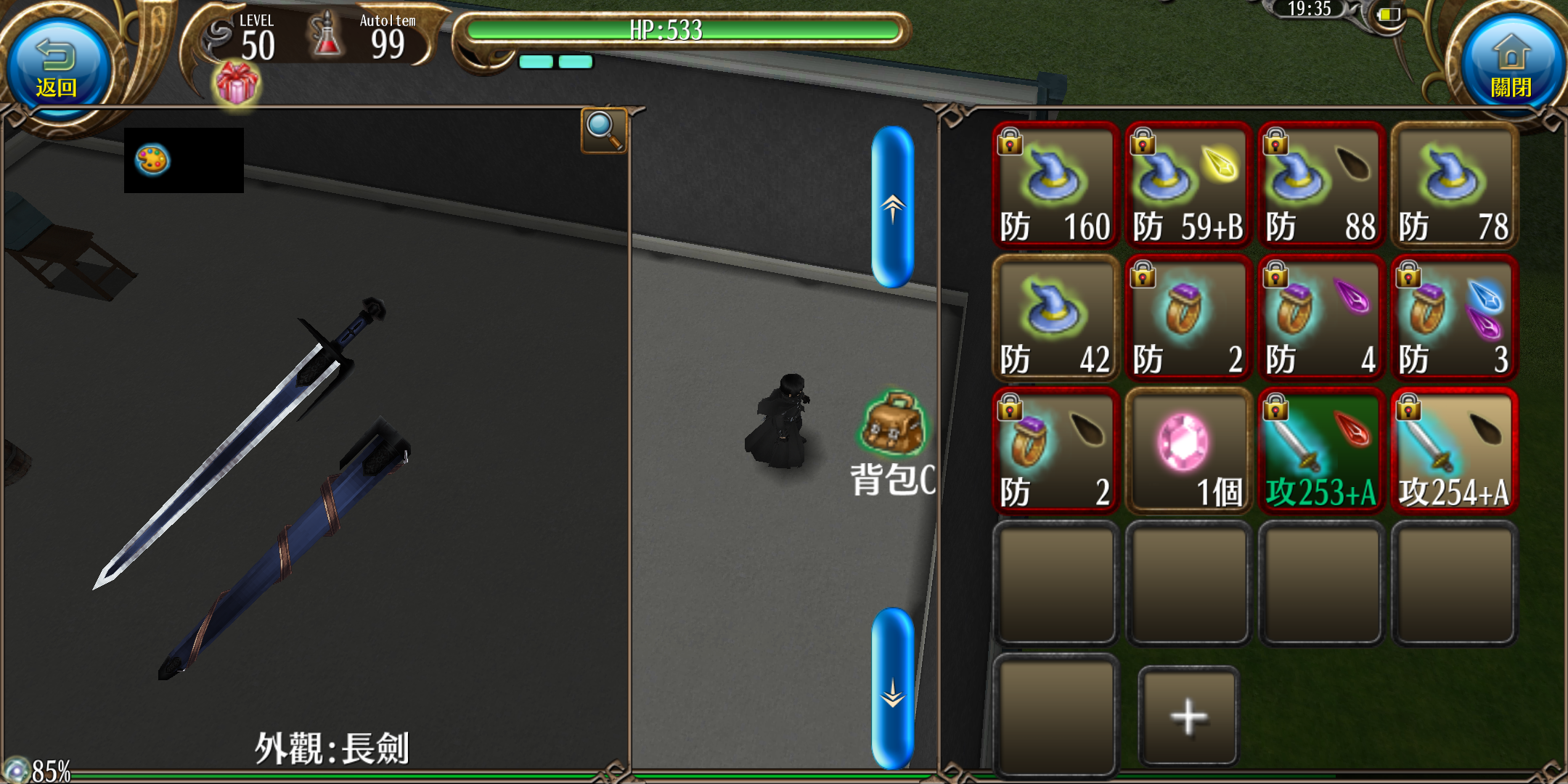Viewport: 1568px width, 784px height.
Task: Pick the ring with 防 3
Action: tap(1453, 318)
